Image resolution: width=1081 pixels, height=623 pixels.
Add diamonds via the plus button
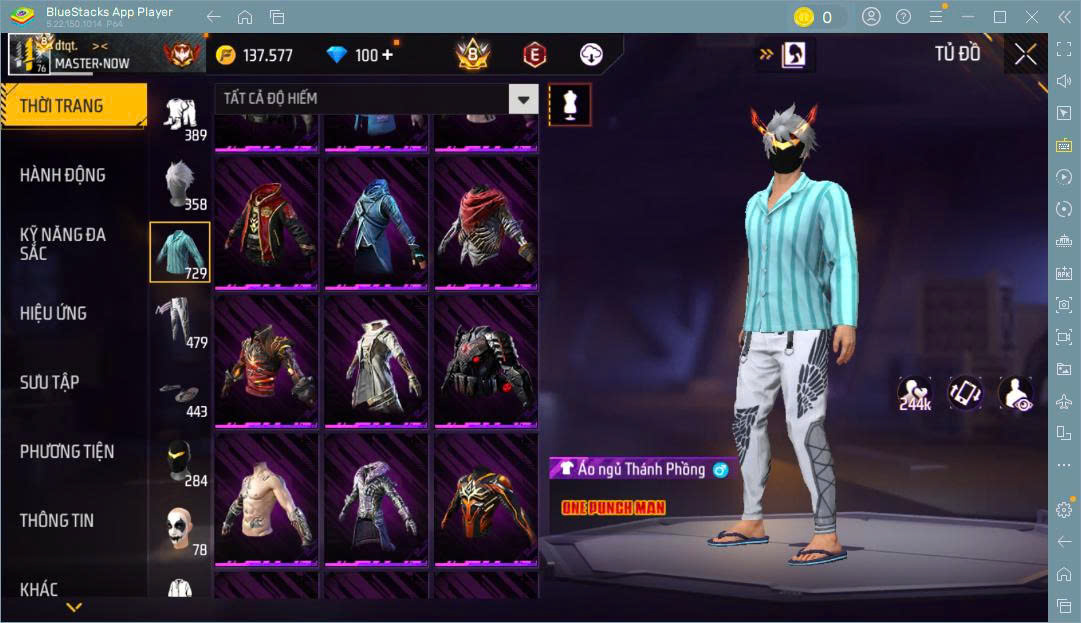tap(387, 55)
